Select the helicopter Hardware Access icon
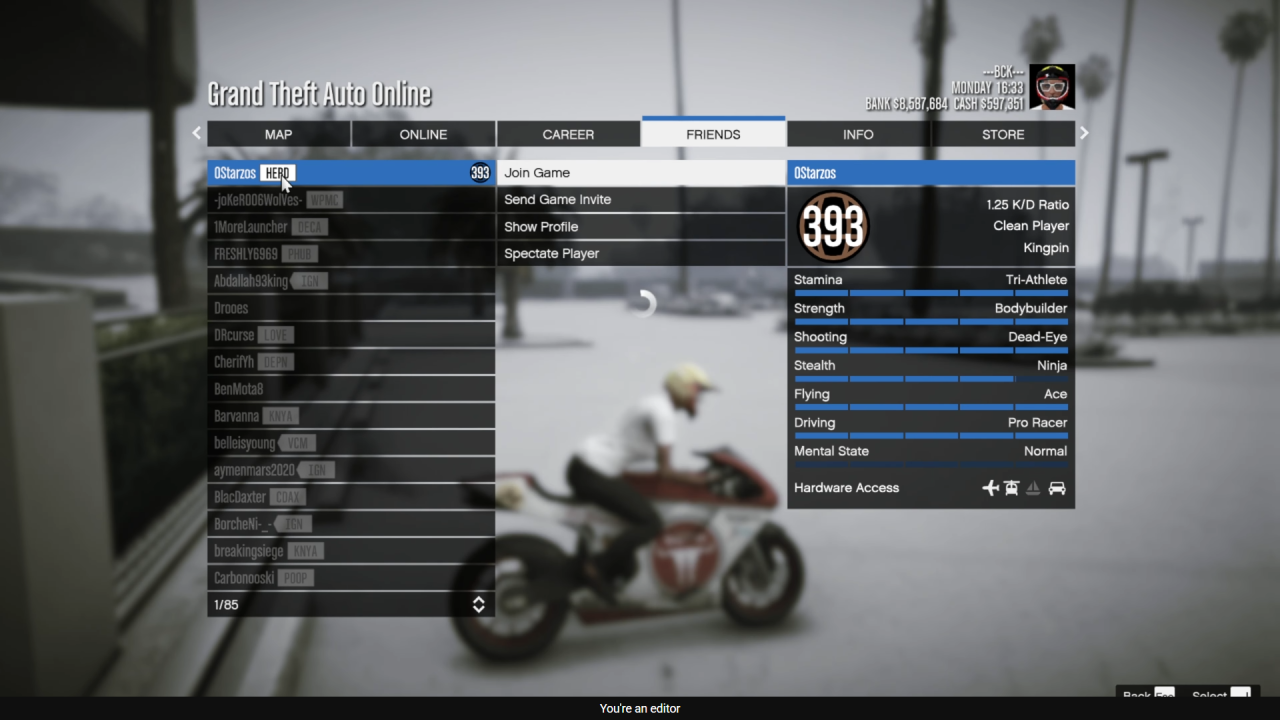 1011,488
